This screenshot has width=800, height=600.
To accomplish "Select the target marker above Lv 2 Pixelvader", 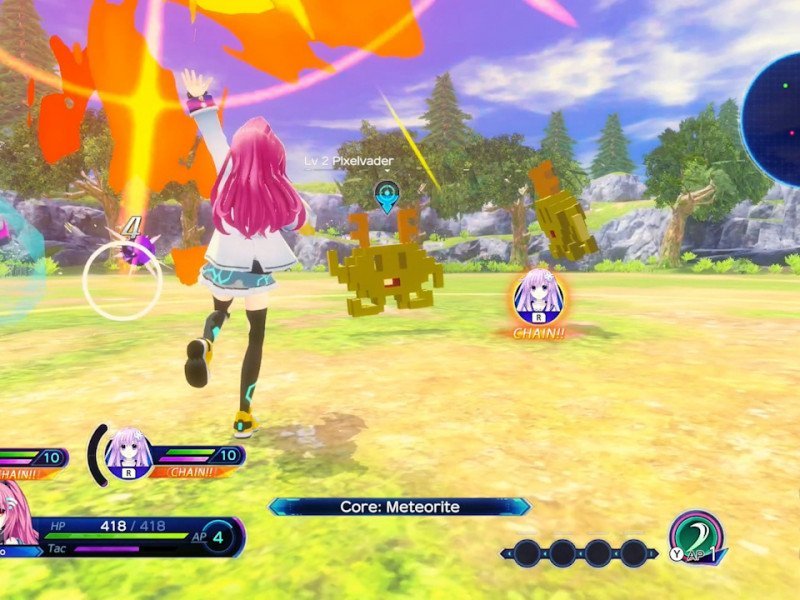I will click(x=386, y=194).
